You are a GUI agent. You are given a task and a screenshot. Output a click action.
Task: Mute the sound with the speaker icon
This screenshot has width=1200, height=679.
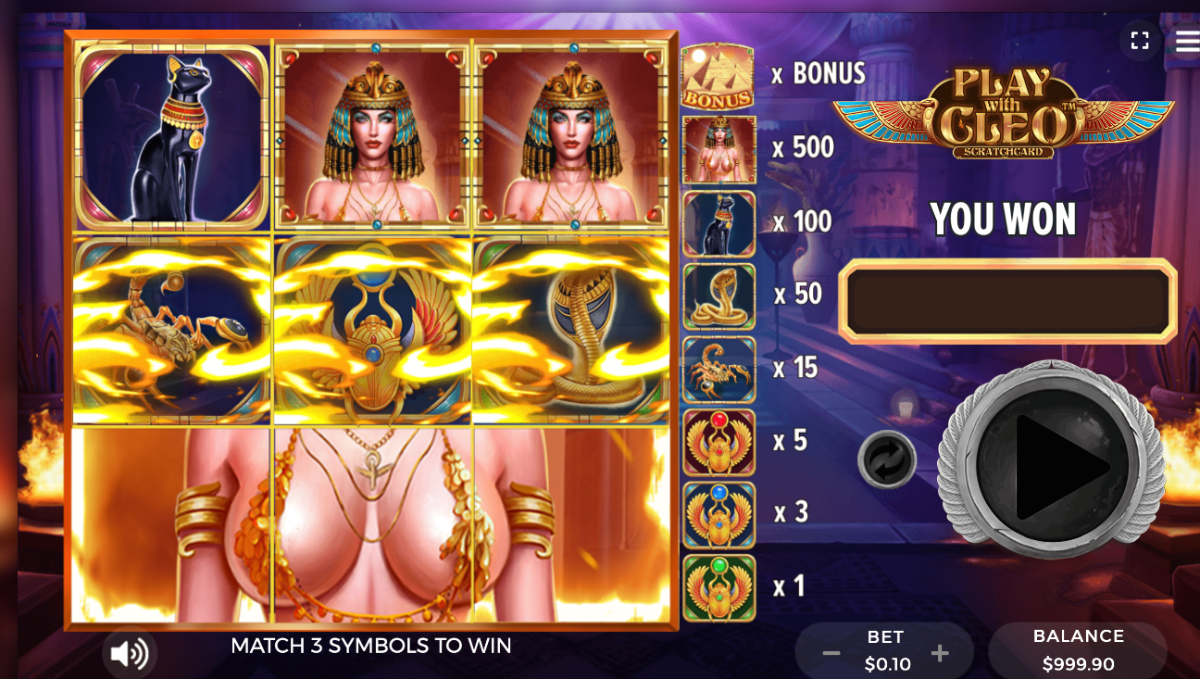point(130,654)
